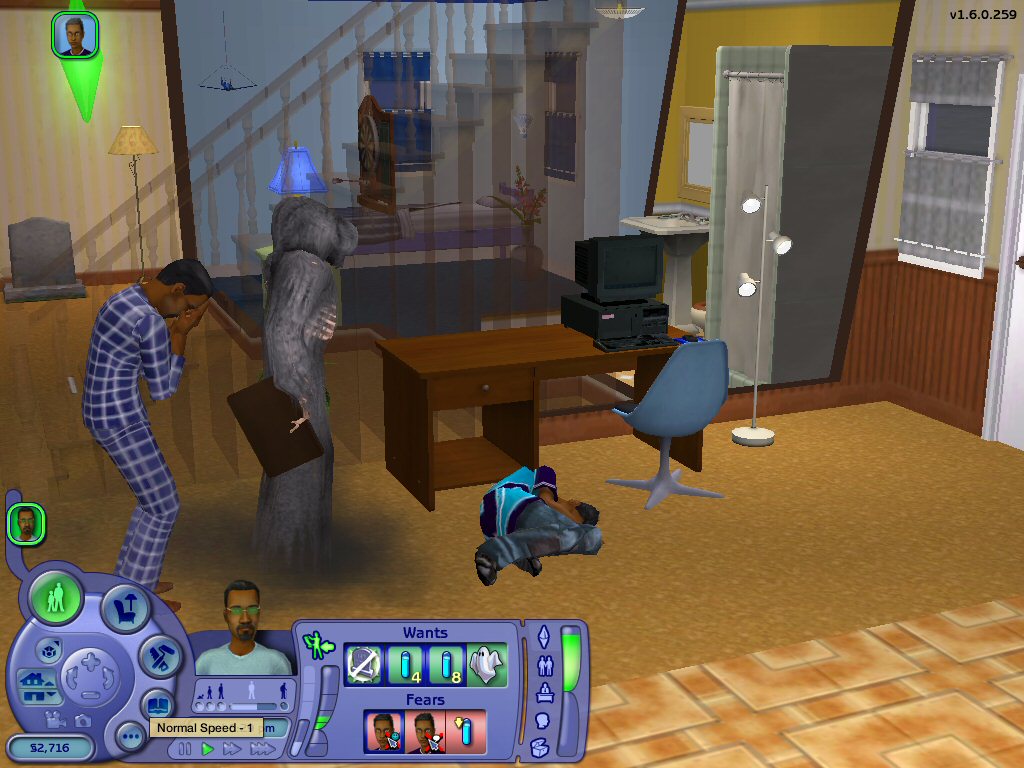Open the inventory box panel tab
This screenshot has width=1024, height=768.
point(540,746)
